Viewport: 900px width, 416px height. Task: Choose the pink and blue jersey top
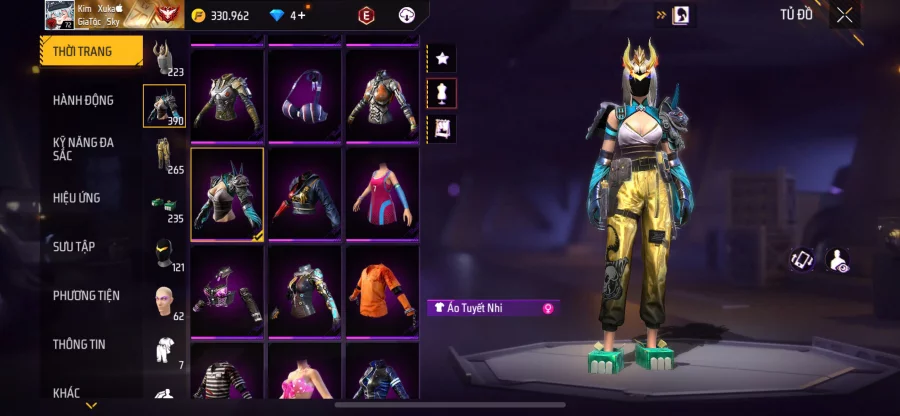382,194
